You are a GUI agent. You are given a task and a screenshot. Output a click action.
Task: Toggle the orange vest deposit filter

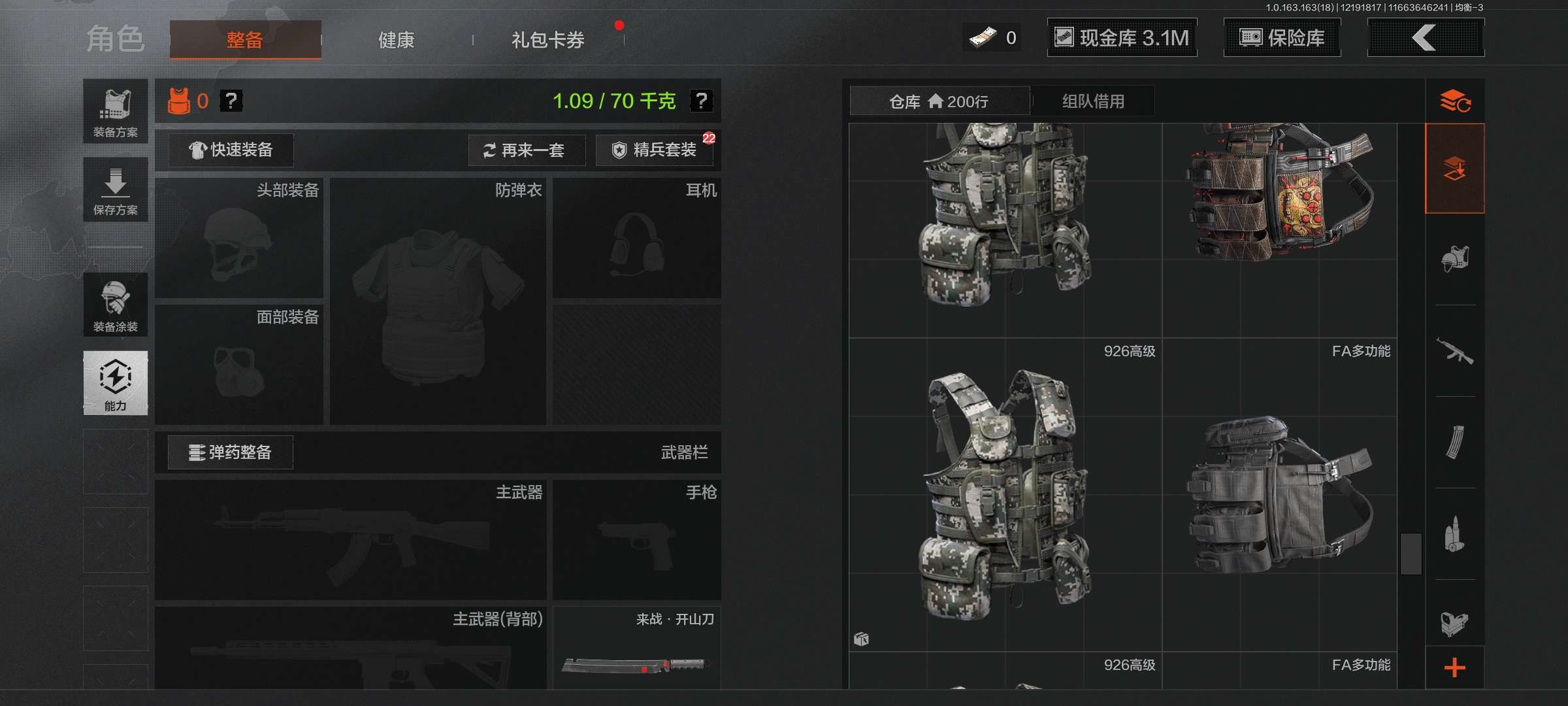point(1456,169)
